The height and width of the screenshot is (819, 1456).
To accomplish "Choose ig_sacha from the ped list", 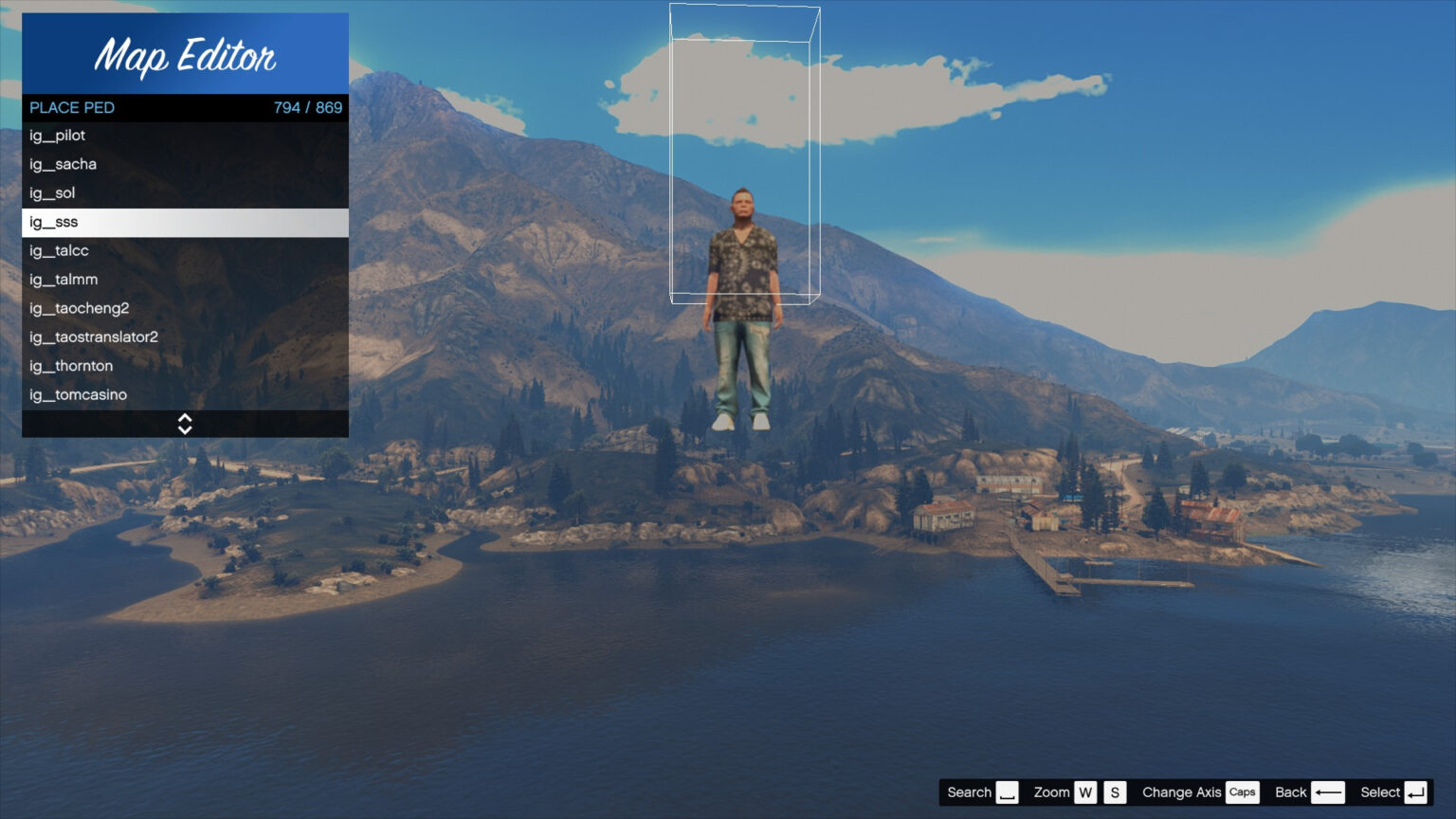I will 185,164.
